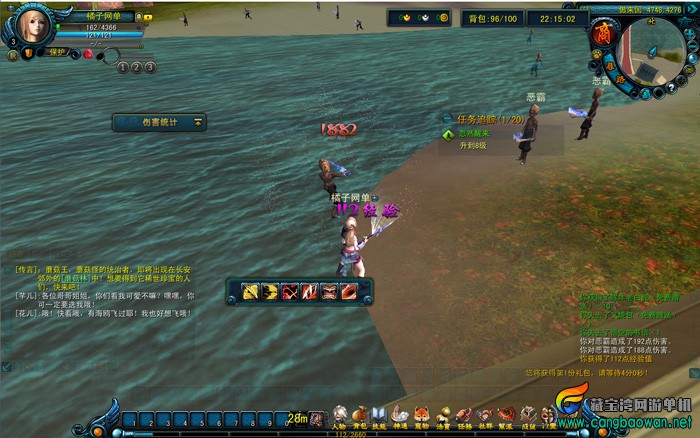This screenshot has width=700, height=438.
Task: Activate the last red slash skill
Action: coord(349,292)
